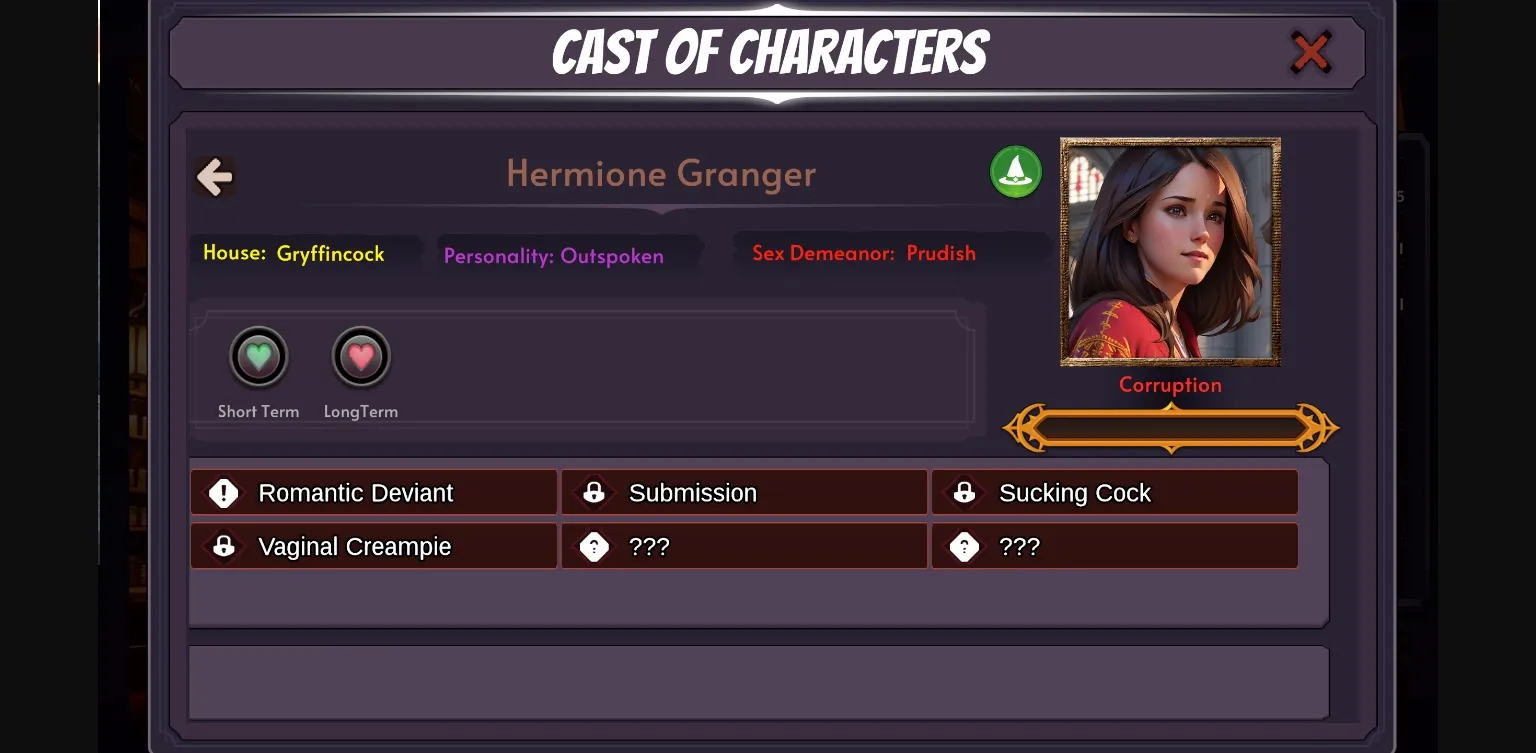Click the lock icon on Vaginal Creampie
The image size is (1536, 753).
(x=223, y=546)
